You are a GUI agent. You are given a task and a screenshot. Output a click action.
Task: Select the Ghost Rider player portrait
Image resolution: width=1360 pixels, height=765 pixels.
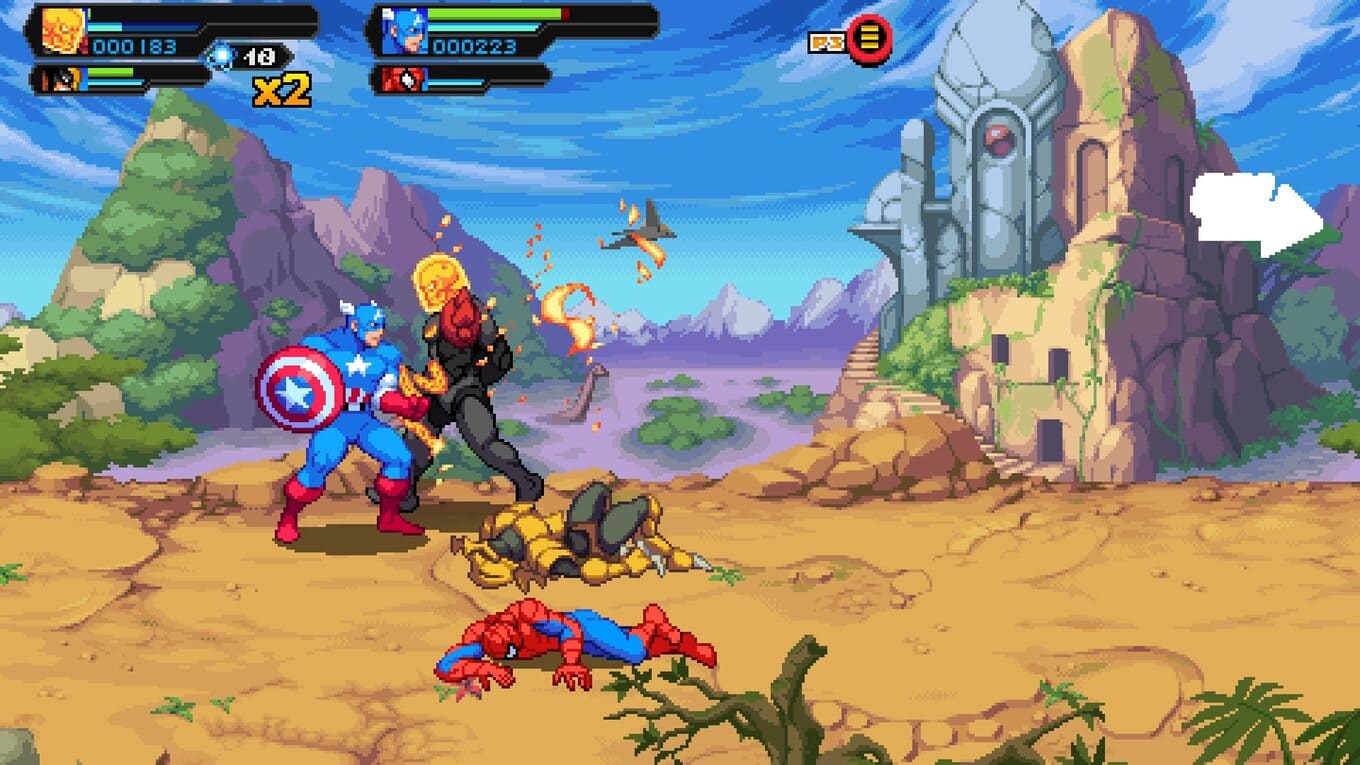pos(64,30)
